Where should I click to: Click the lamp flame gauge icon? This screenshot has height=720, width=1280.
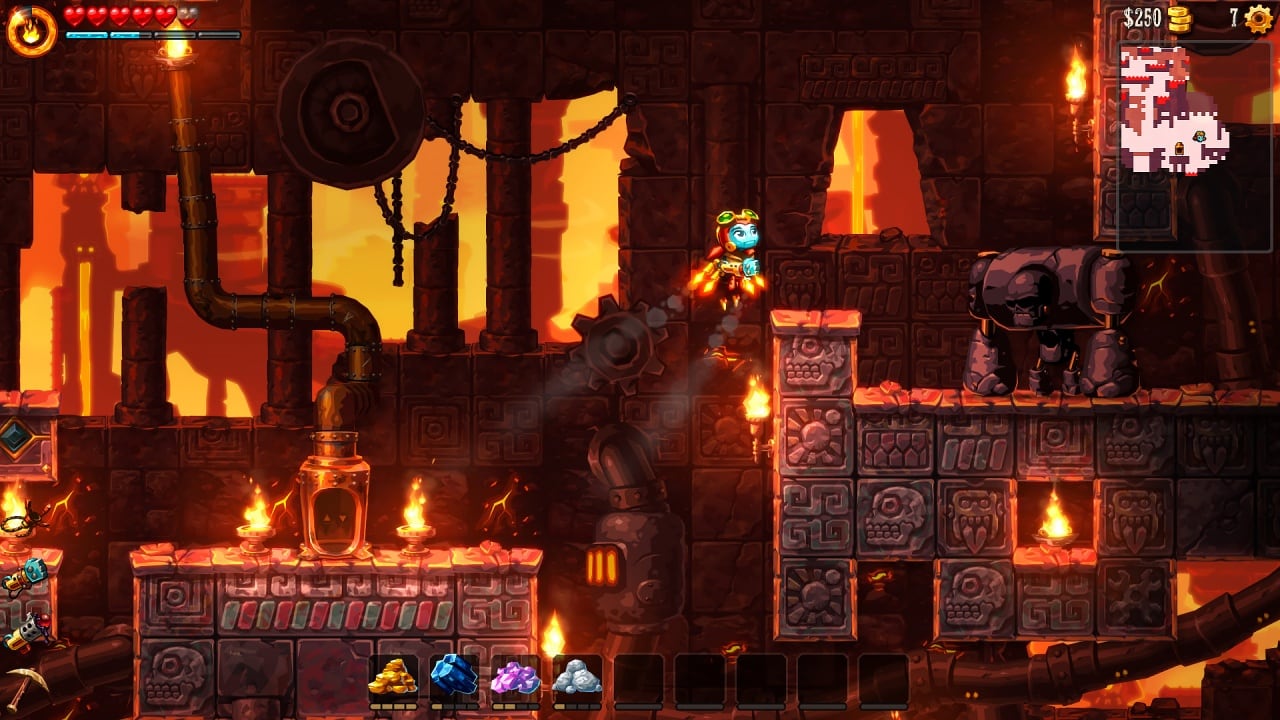[x=31, y=29]
